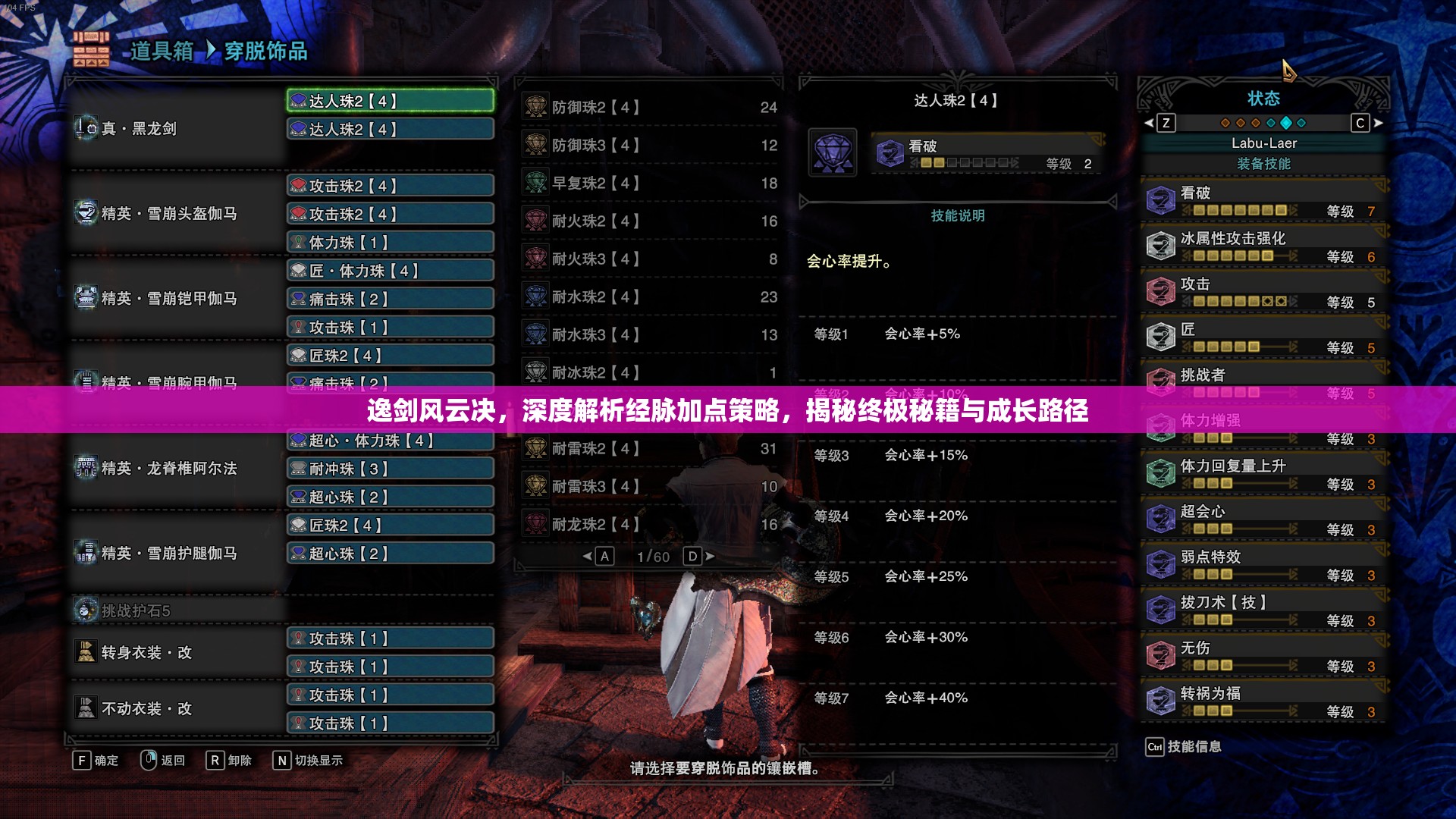The height and width of the screenshot is (819, 1456).
Task: Pick the 耐冲珠【3】 decoration slot
Action: pyautogui.click(x=391, y=469)
